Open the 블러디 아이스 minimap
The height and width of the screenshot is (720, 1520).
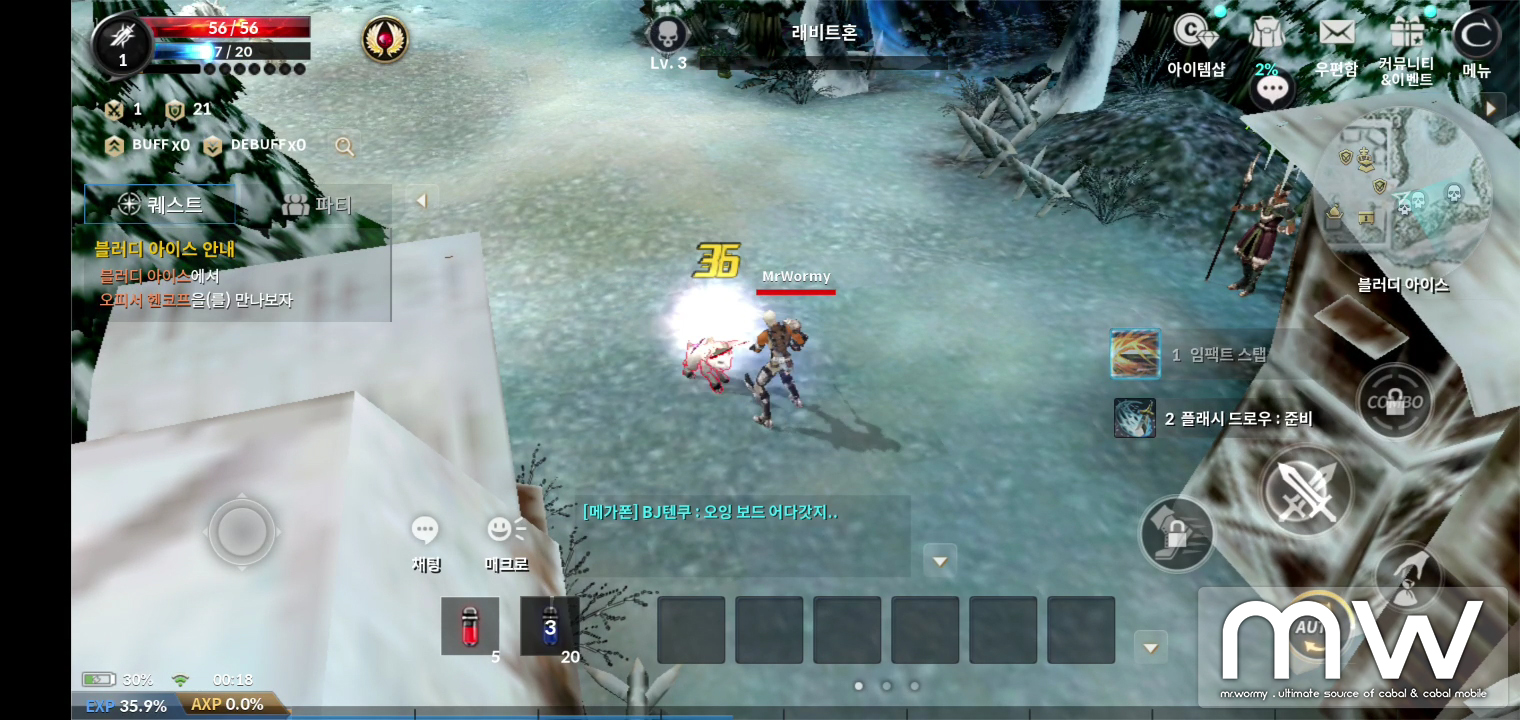coord(1402,193)
